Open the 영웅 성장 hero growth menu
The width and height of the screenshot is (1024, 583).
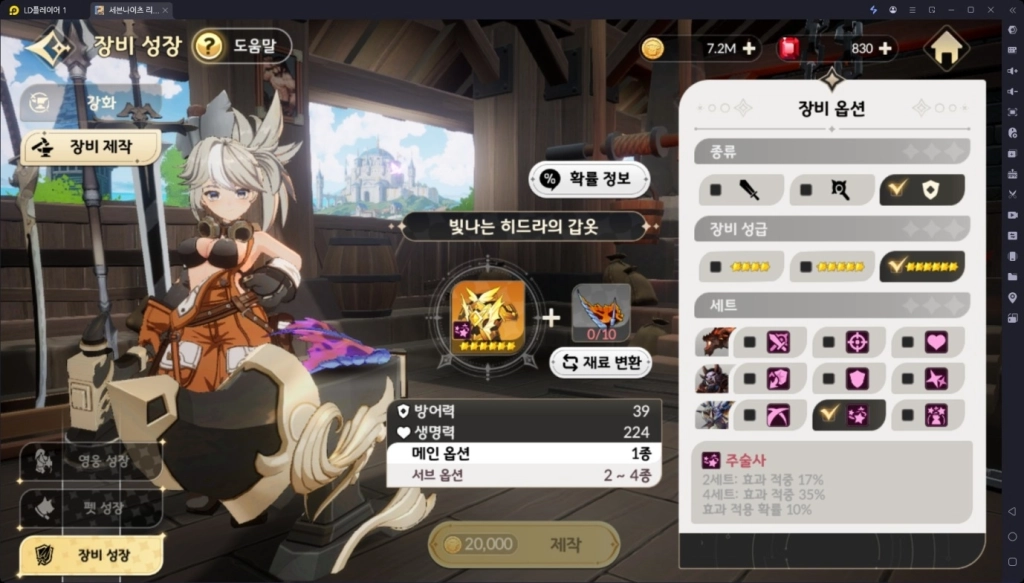90,462
